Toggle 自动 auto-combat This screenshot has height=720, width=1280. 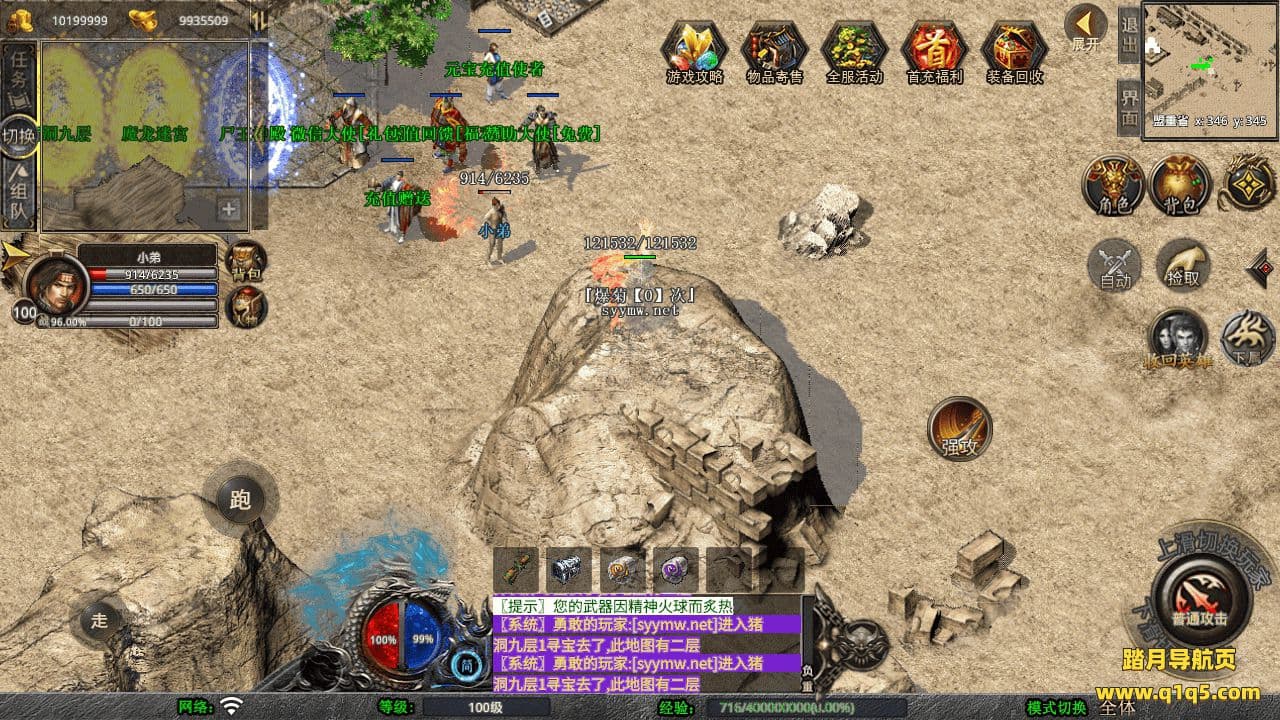point(1115,266)
